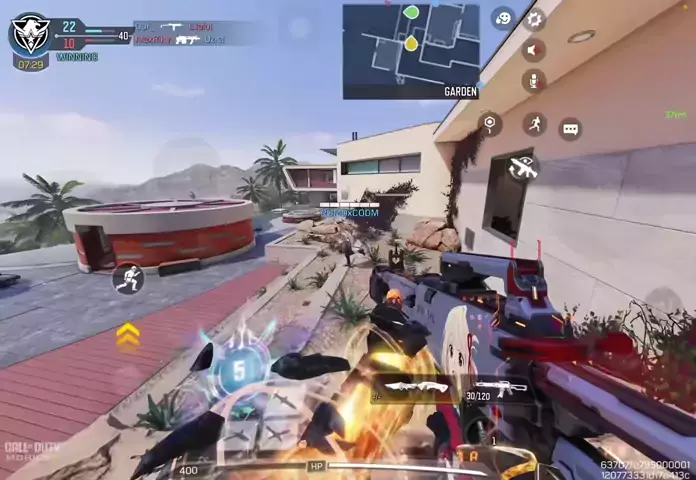
Task: Tap the hexagon ping marker button
Action: (x=490, y=124)
